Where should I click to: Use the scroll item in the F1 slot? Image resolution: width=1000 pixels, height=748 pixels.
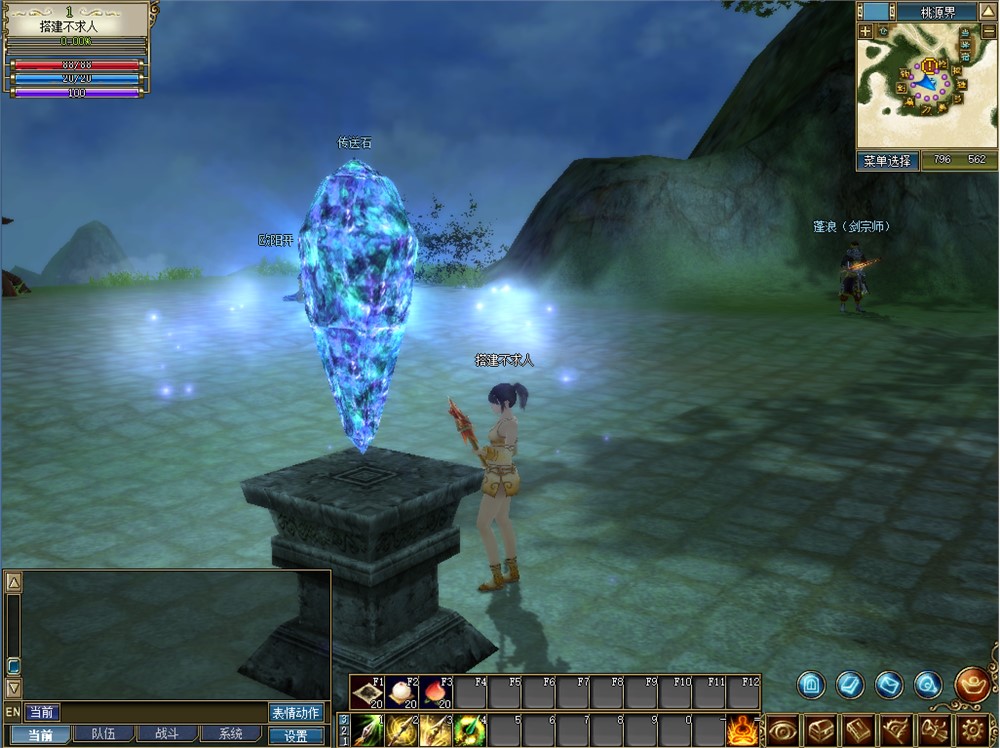[x=366, y=692]
